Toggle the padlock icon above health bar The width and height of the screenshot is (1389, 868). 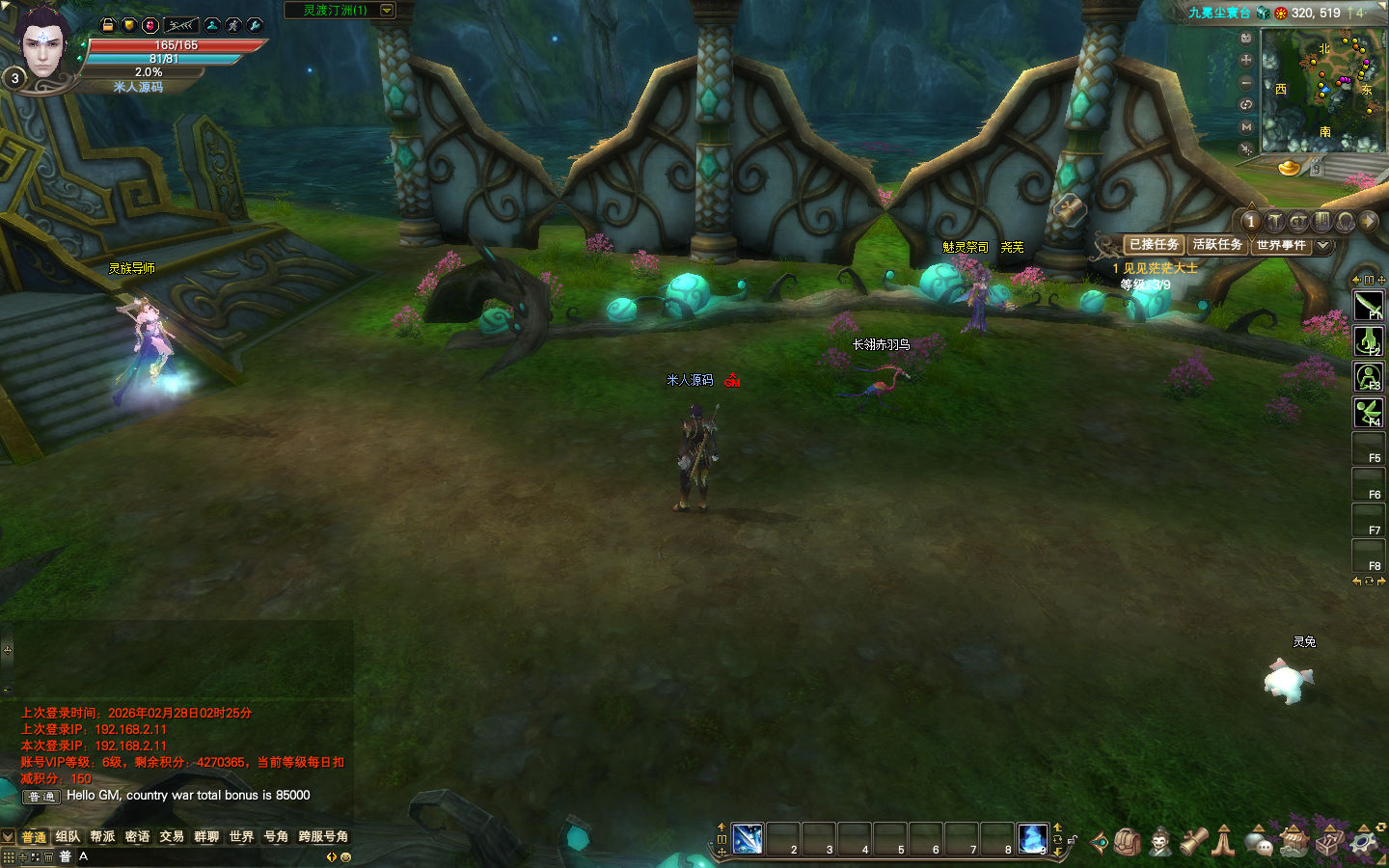(x=108, y=25)
